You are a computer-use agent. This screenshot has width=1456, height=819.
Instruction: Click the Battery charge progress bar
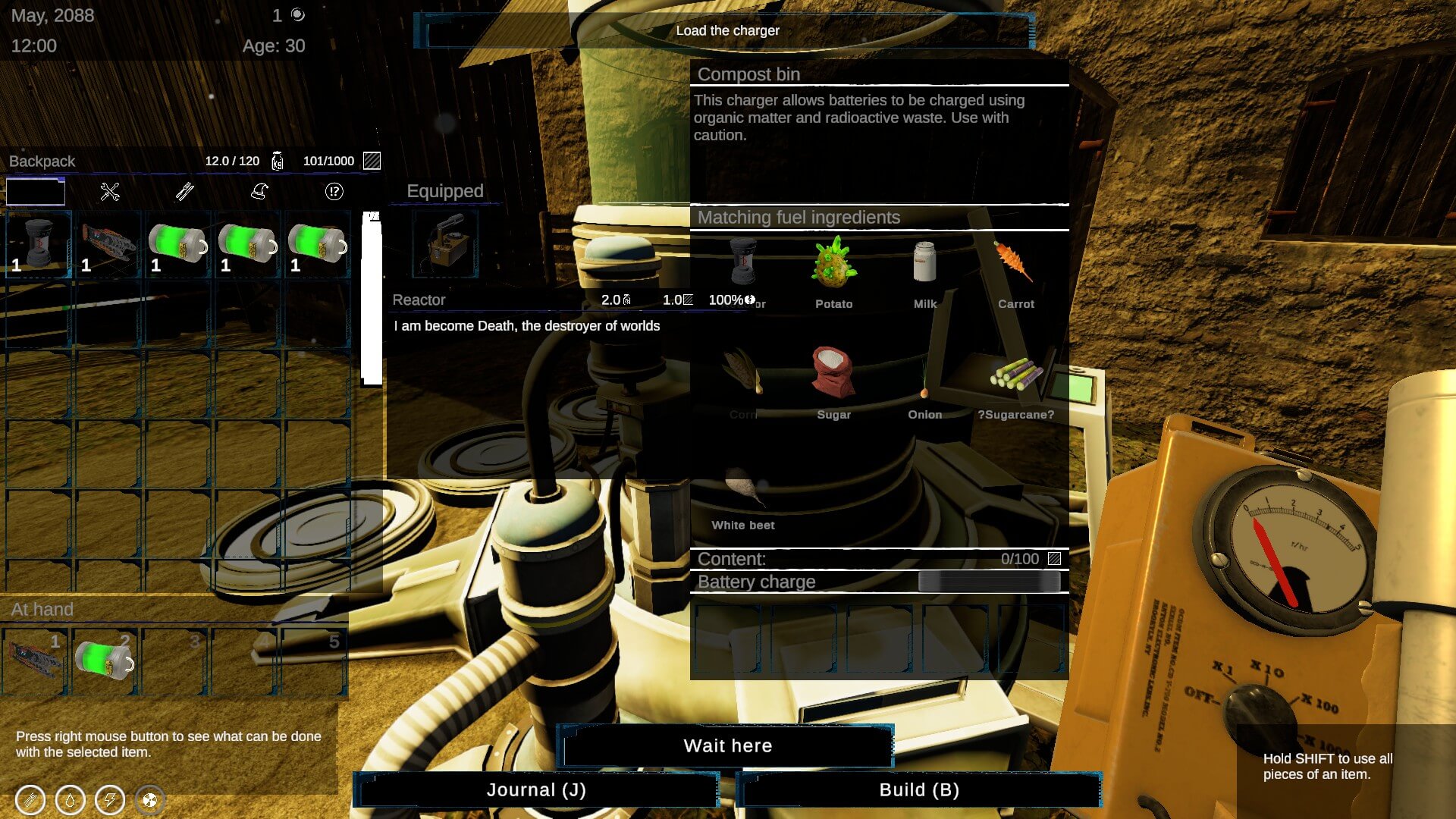click(x=990, y=581)
